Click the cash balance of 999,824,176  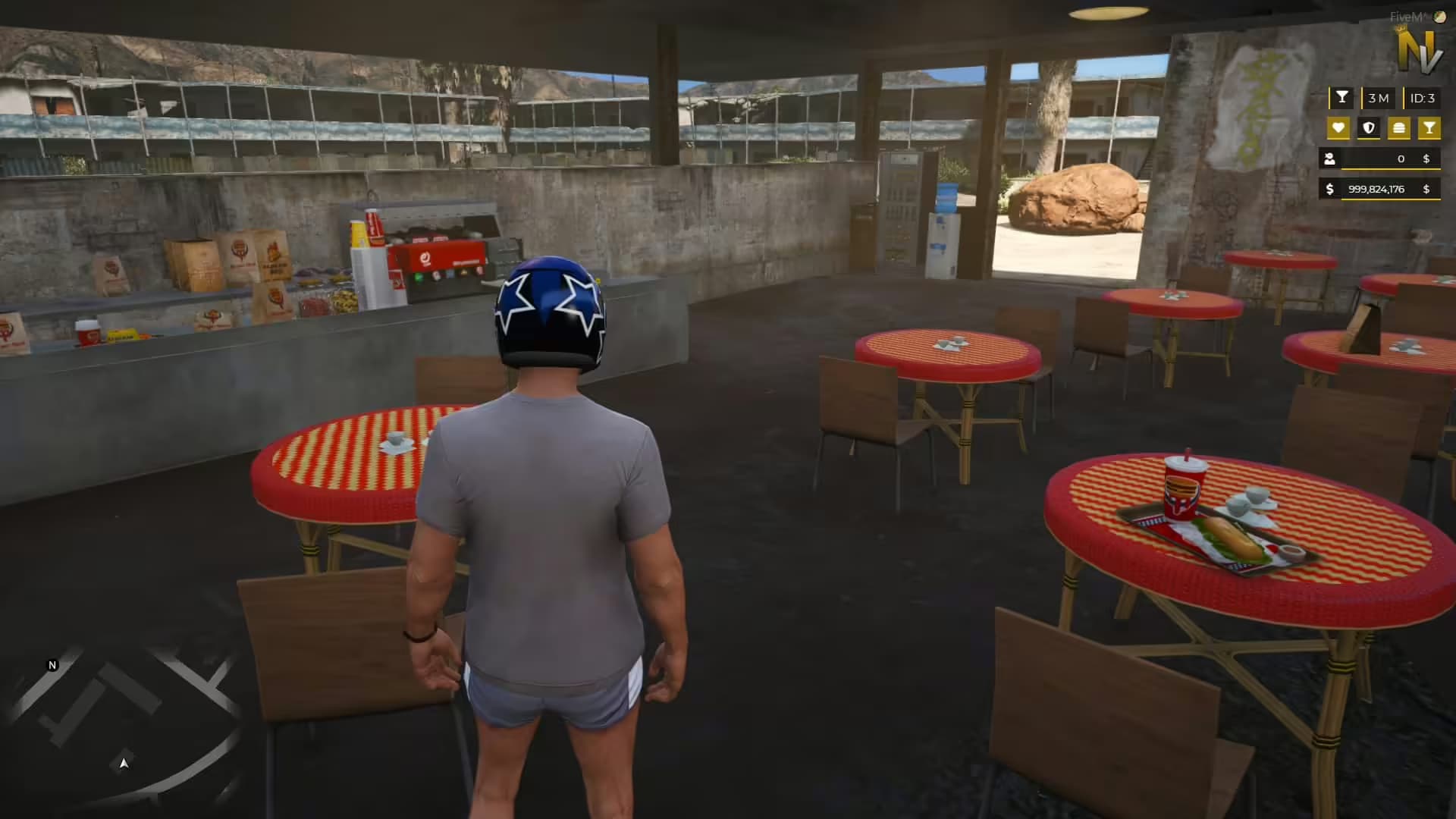click(x=1376, y=190)
